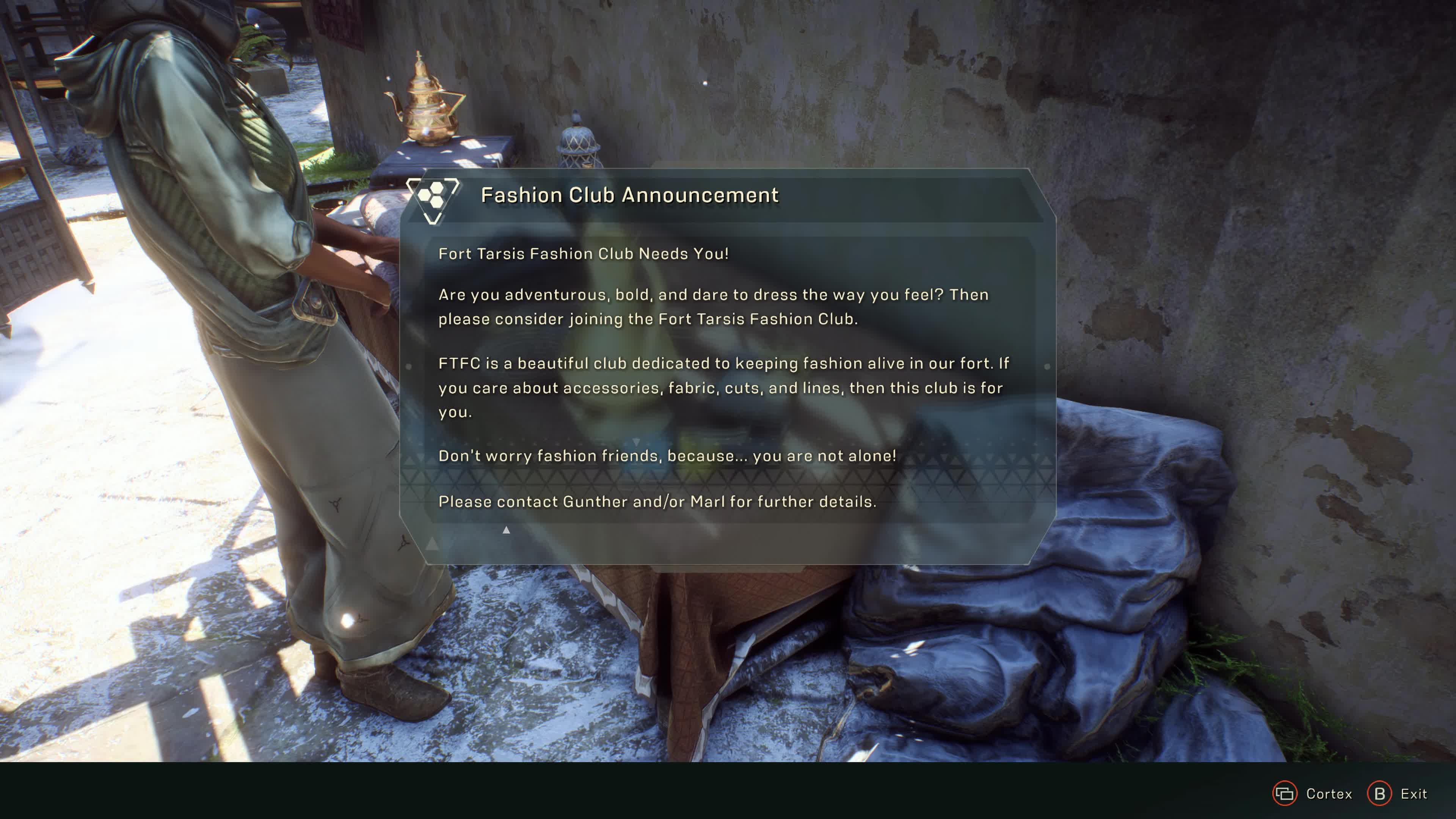Screen dimensions: 1456x819
Task: Click the patterned divider band across the panel
Action: pos(729,478)
